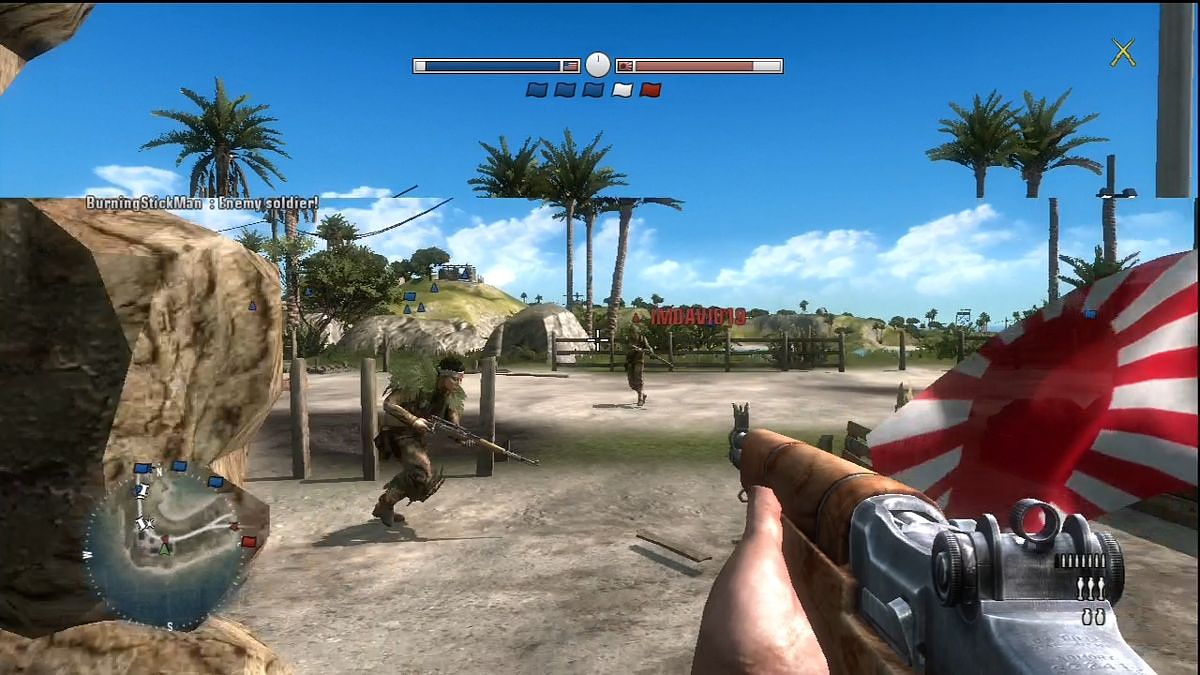Screen dimensions: 1200x675
Task: Click the circular minimap
Action: point(165,546)
